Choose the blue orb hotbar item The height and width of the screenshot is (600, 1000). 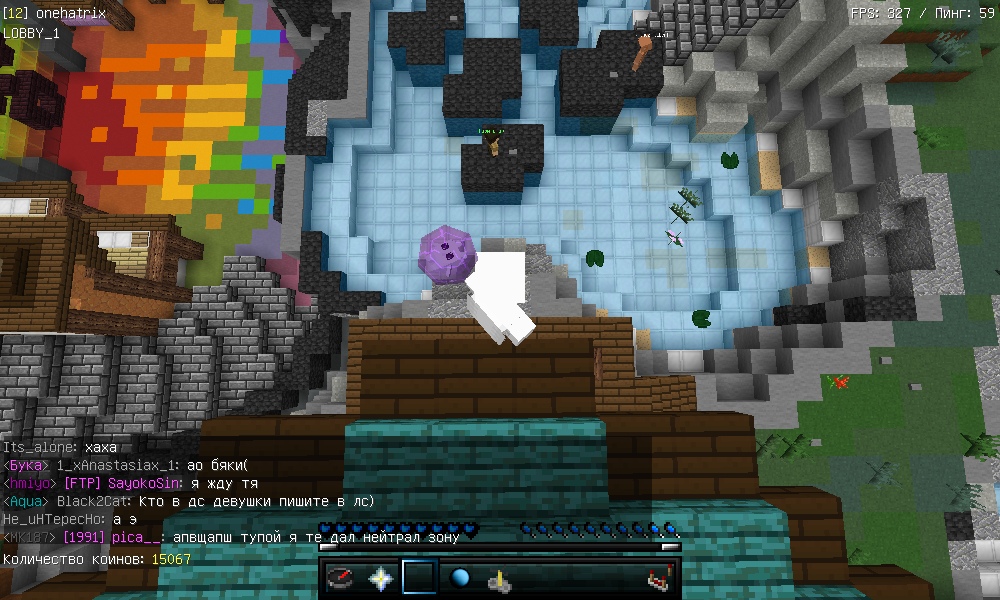pos(460,578)
